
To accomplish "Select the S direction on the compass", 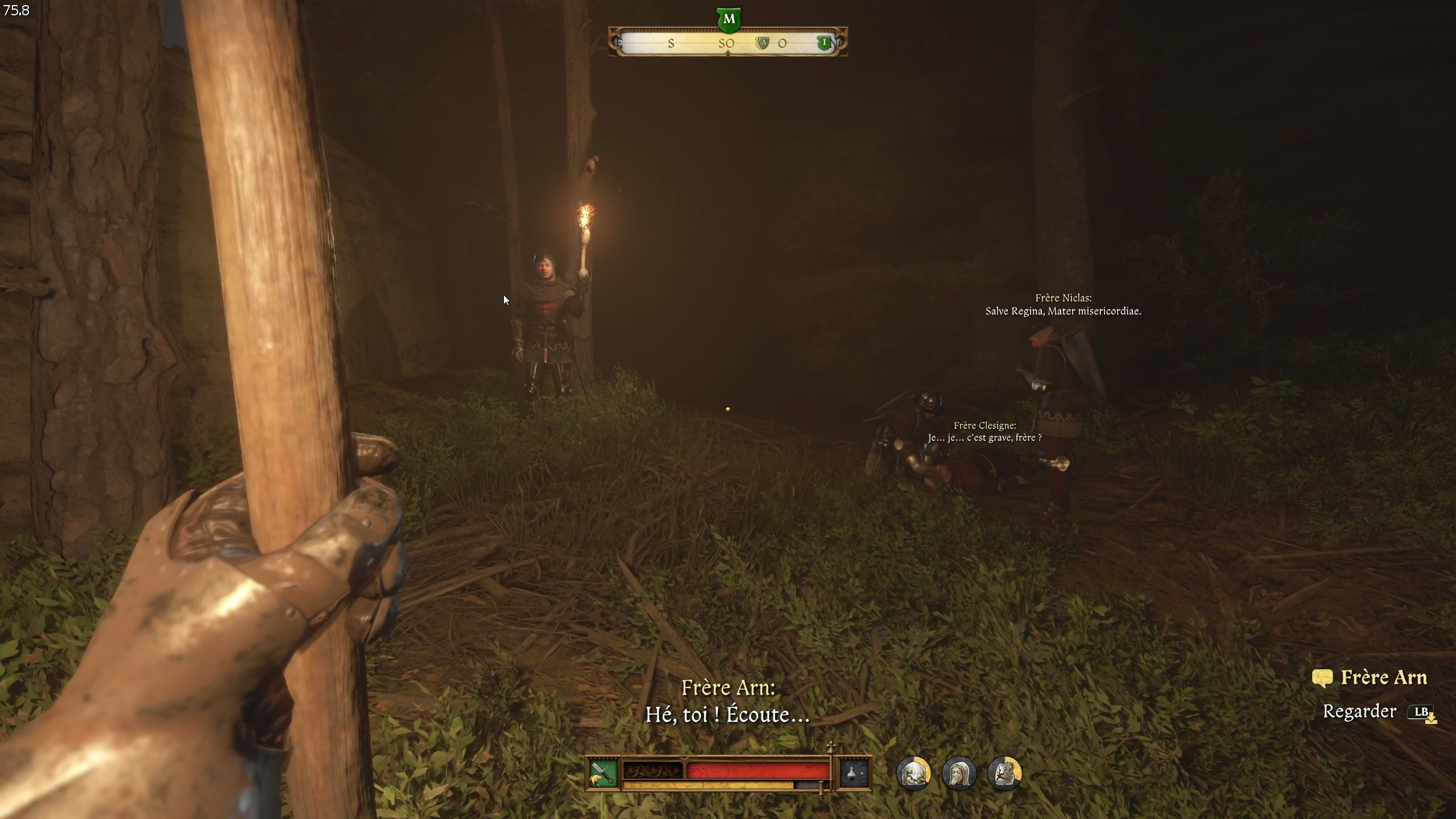I will point(671,44).
